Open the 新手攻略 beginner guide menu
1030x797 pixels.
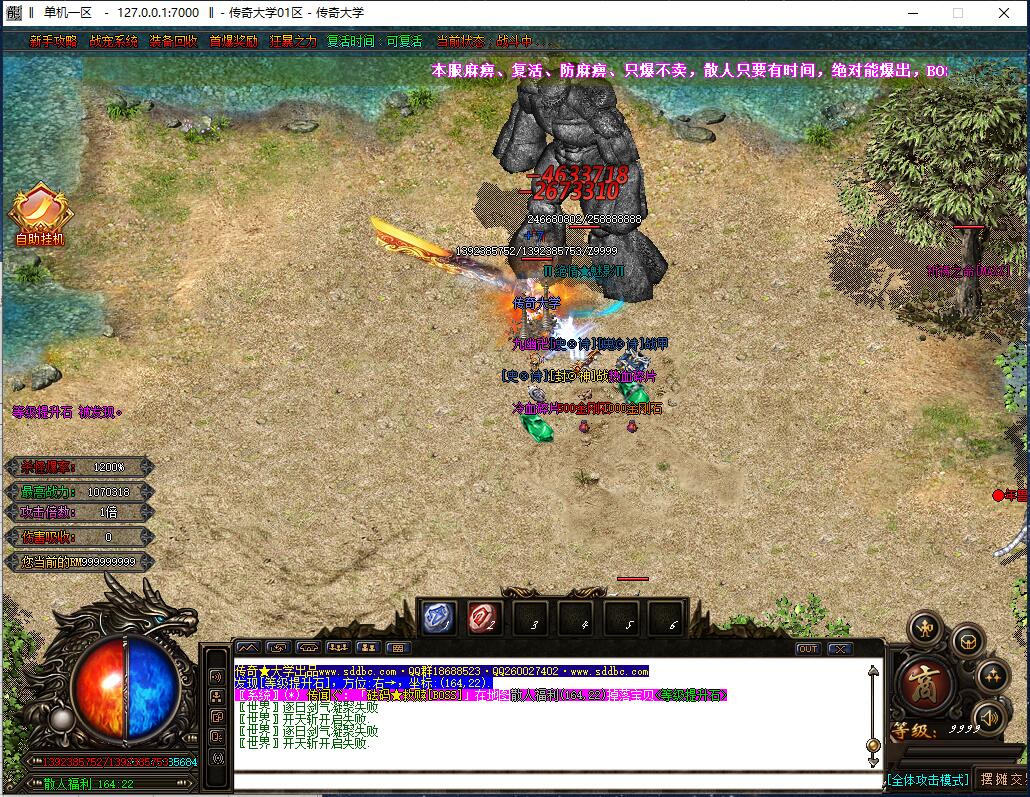click(53, 42)
